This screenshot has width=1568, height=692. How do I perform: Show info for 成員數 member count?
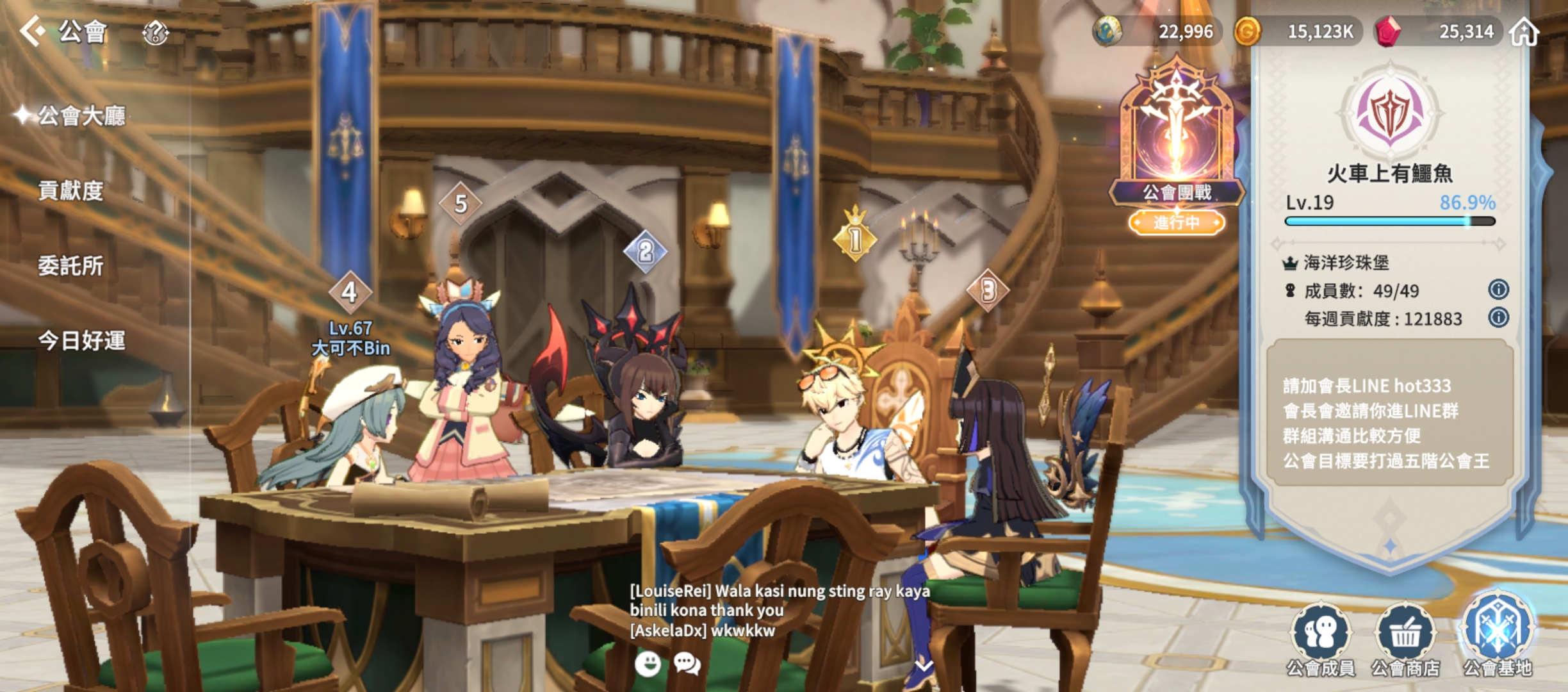(x=1498, y=290)
